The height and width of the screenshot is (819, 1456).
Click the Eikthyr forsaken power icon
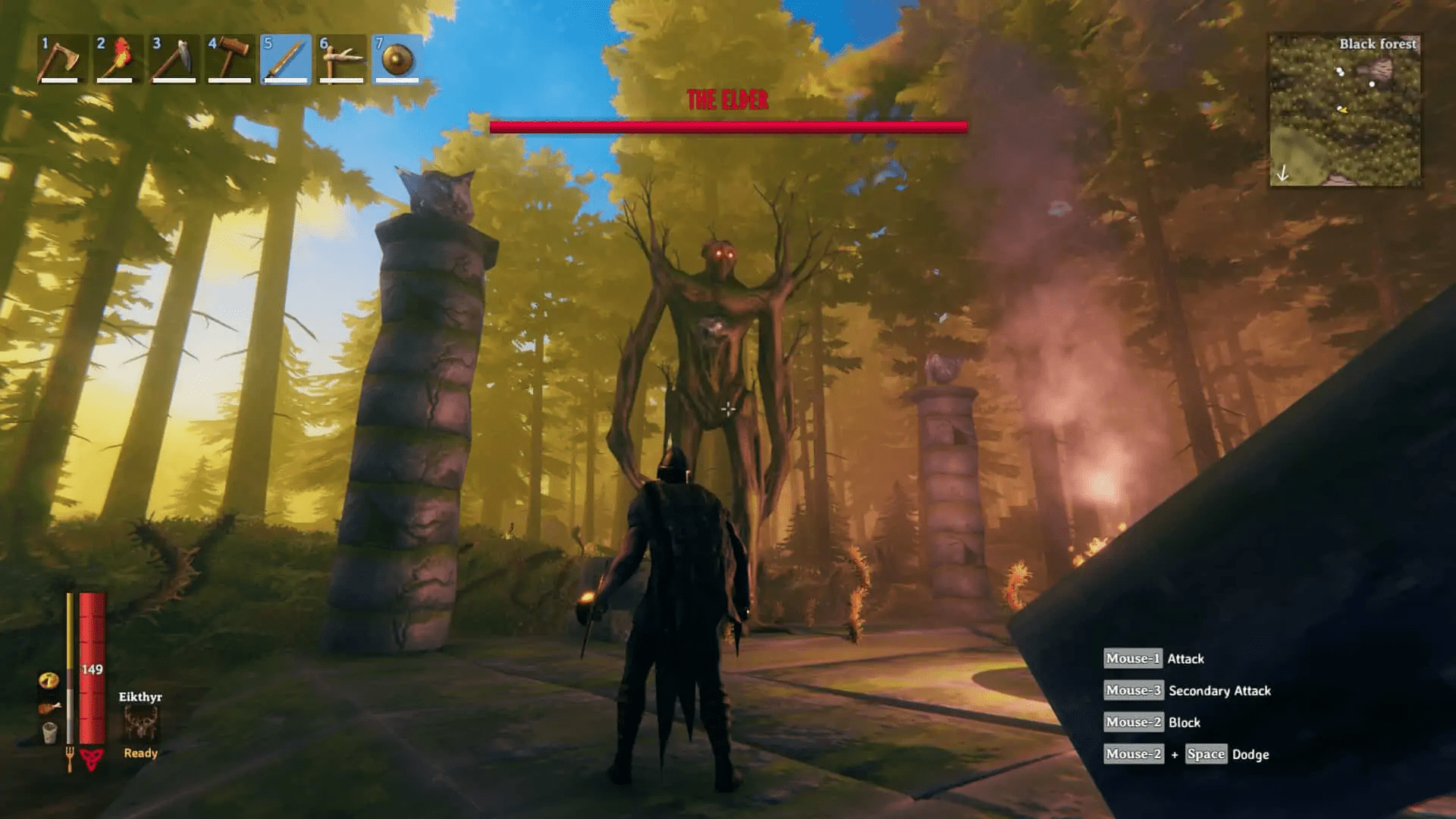point(141,721)
